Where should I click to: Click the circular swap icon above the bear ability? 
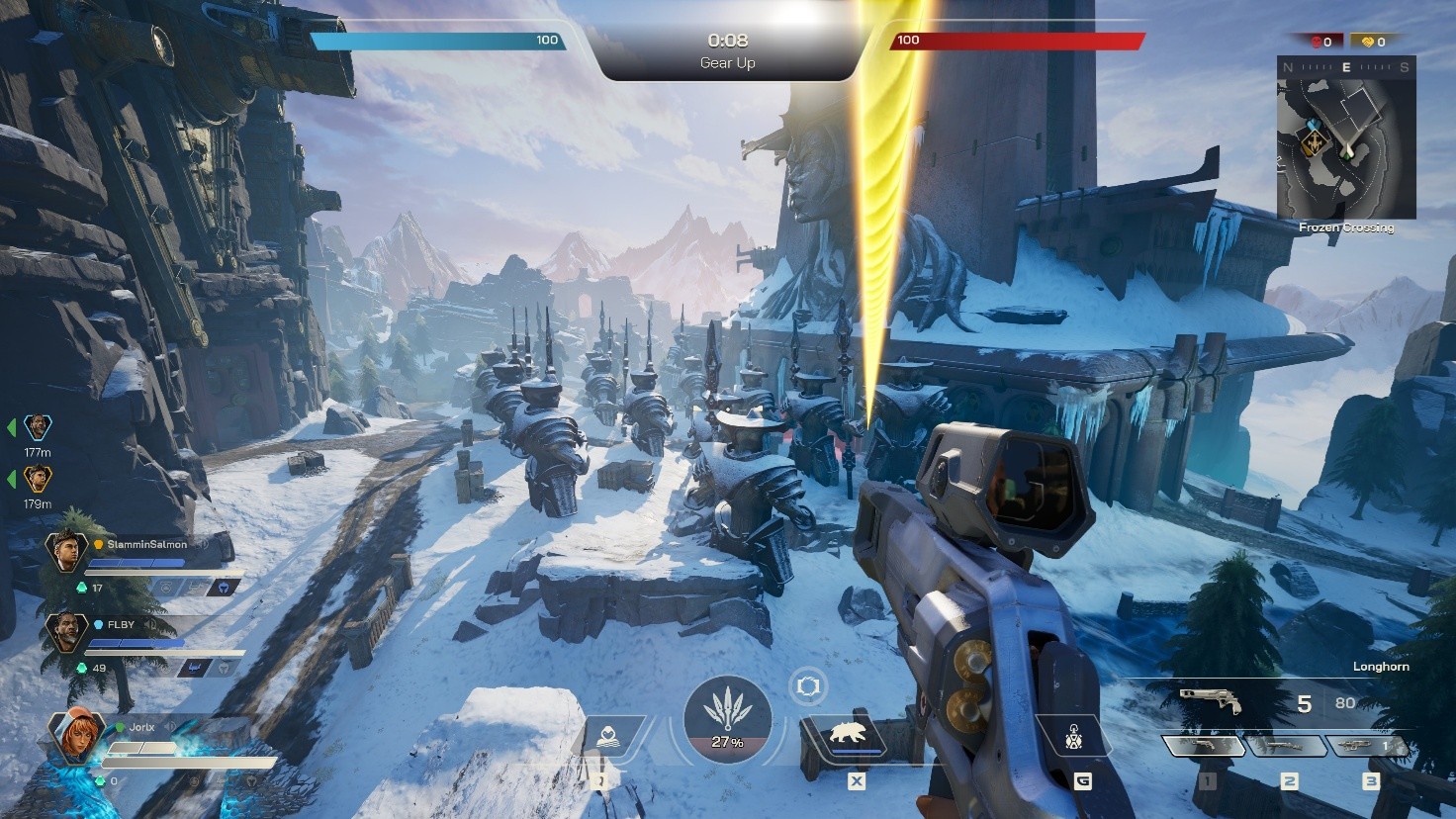coord(808,685)
